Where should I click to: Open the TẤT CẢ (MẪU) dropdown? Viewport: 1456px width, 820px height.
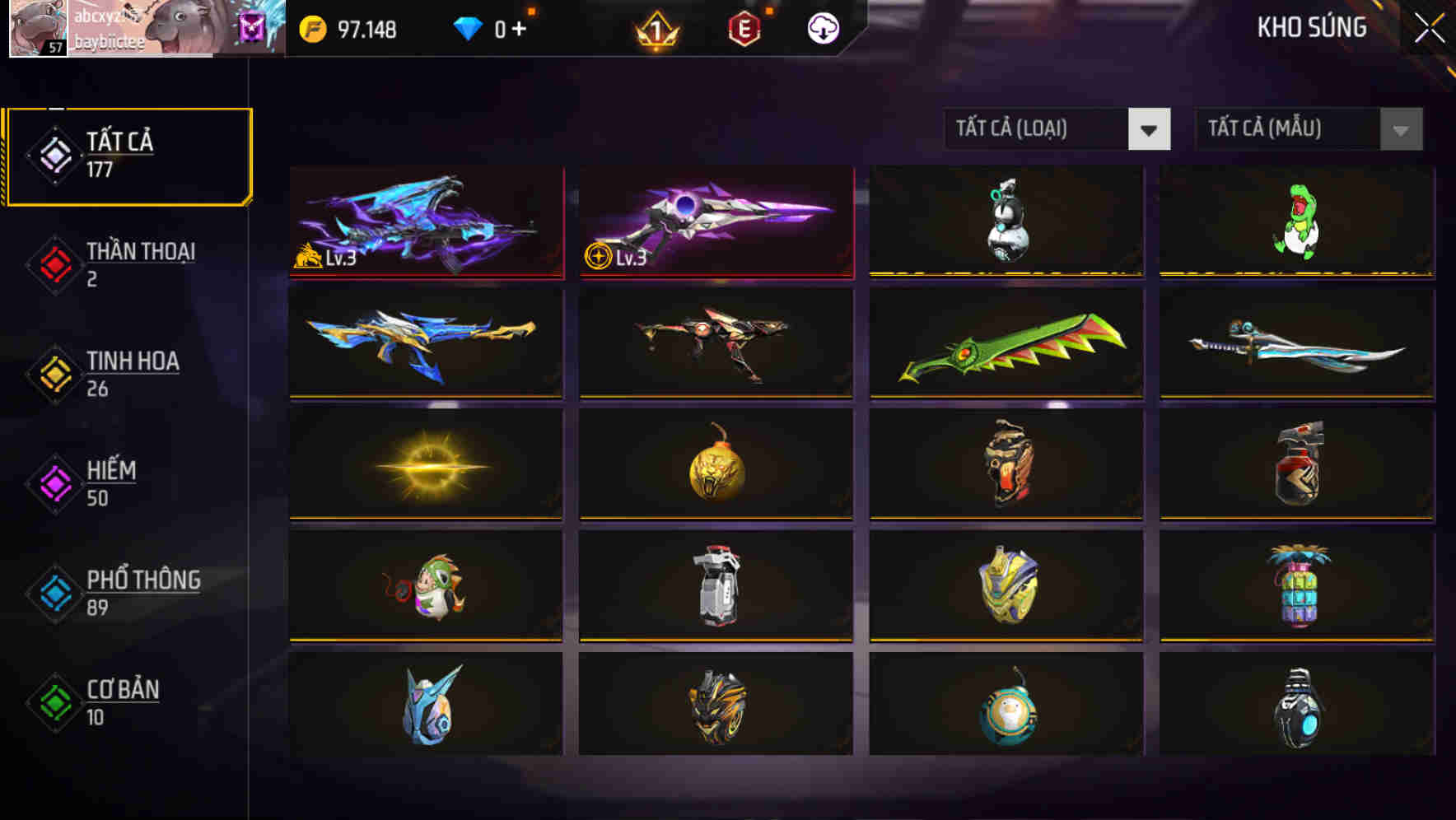[x=1309, y=129]
